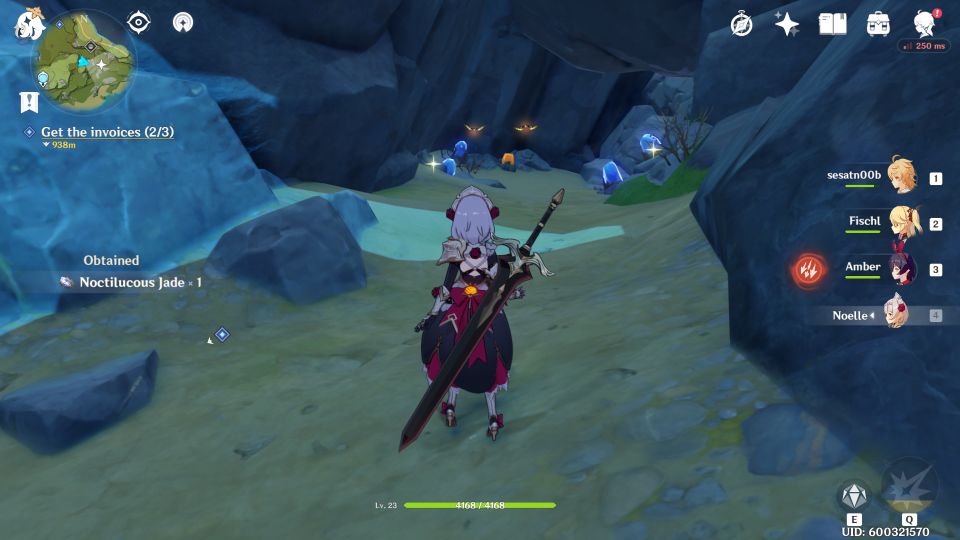Viewport: 960px width, 540px height.
Task: Open the Adventurer Handbook book icon
Action: [832, 24]
